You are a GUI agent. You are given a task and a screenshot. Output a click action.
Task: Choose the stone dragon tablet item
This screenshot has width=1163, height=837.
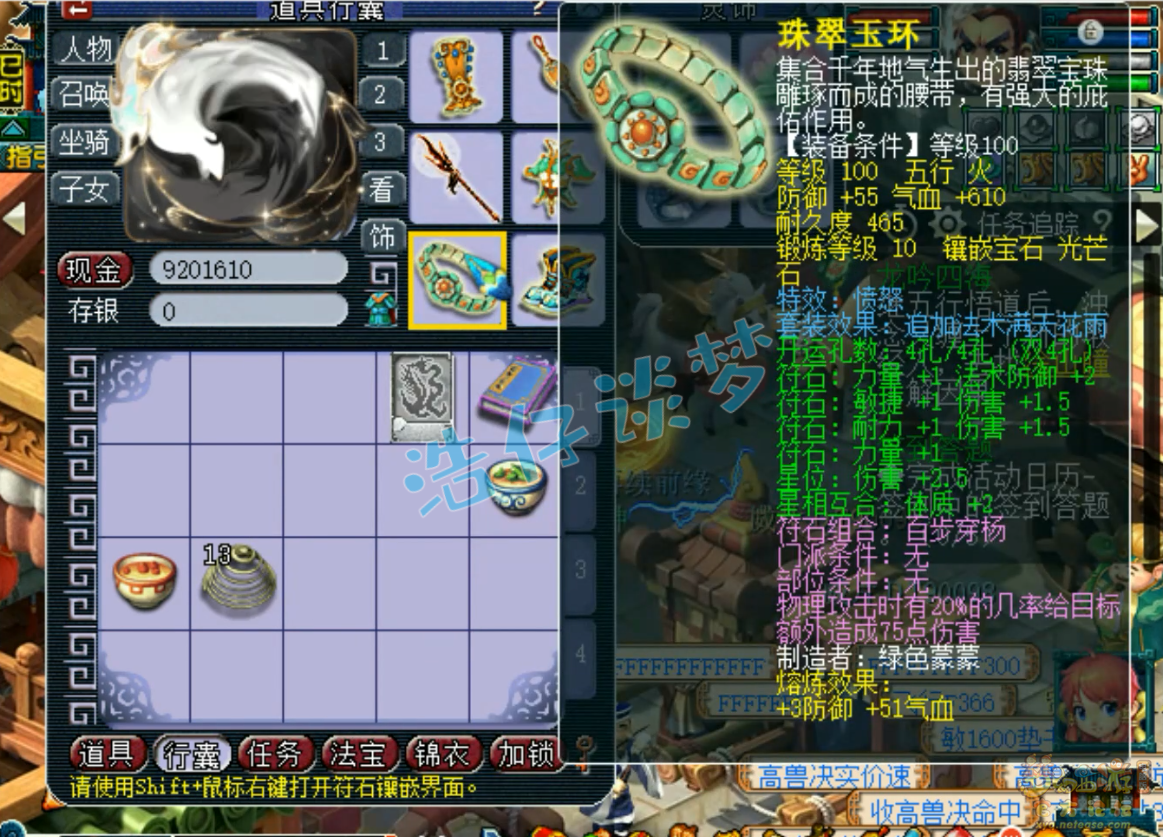pyautogui.click(x=422, y=396)
